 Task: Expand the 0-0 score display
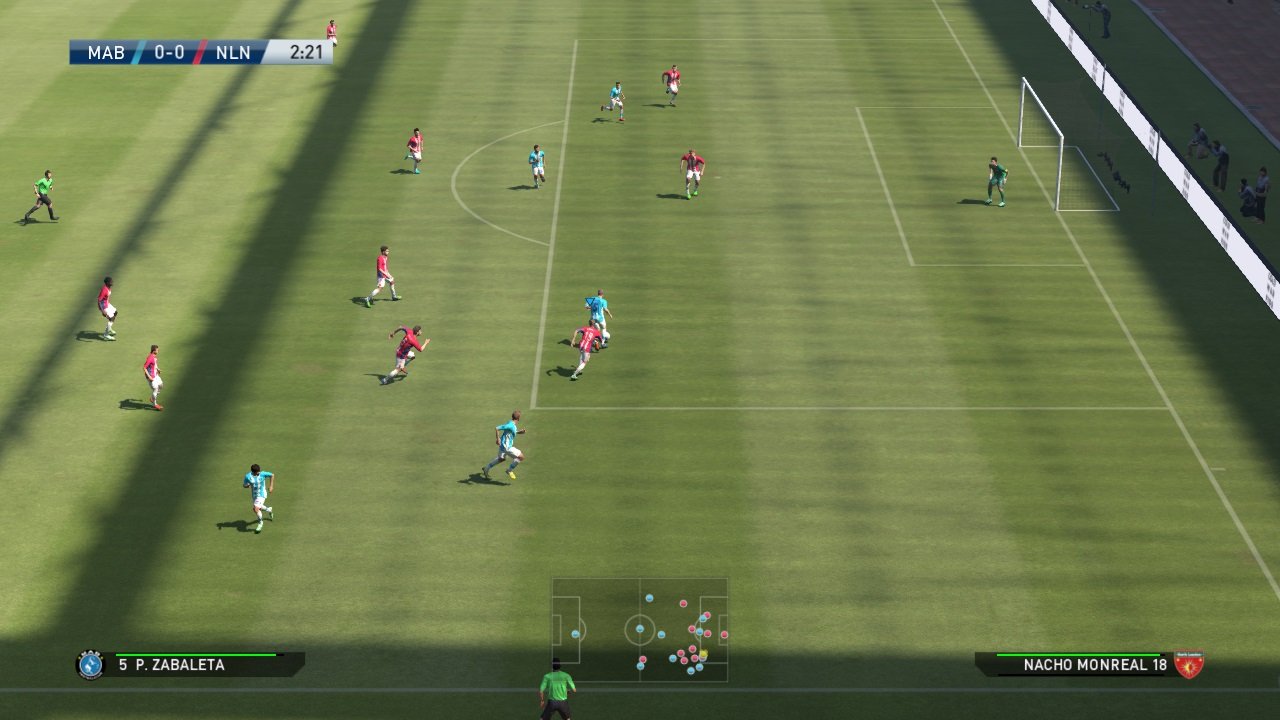tap(168, 53)
